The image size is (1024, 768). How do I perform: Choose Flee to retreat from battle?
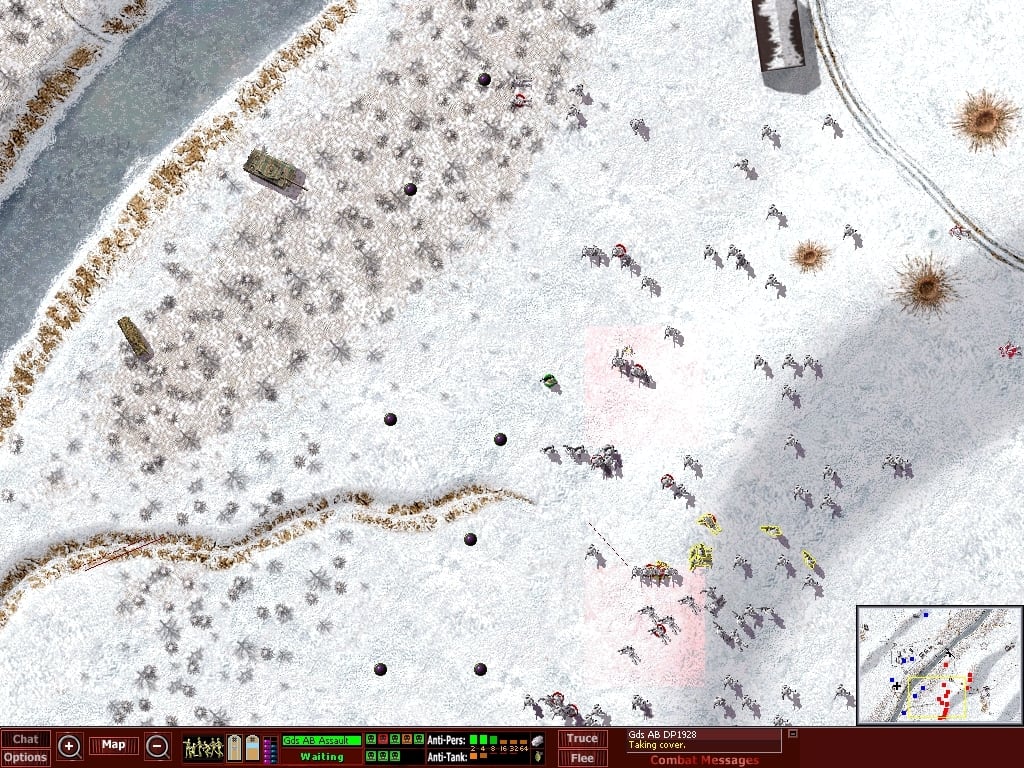(x=582, y=757)
